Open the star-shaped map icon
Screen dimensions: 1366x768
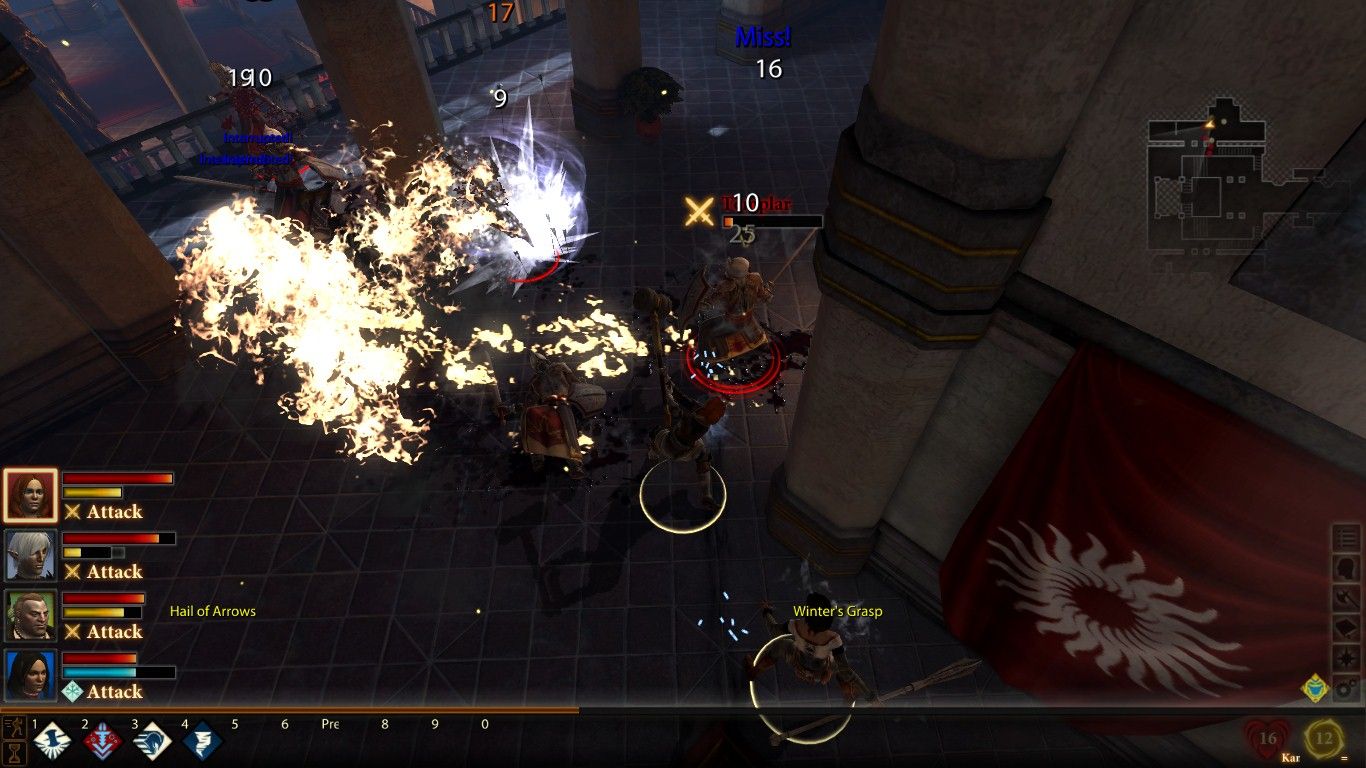tap(1348, 658)
